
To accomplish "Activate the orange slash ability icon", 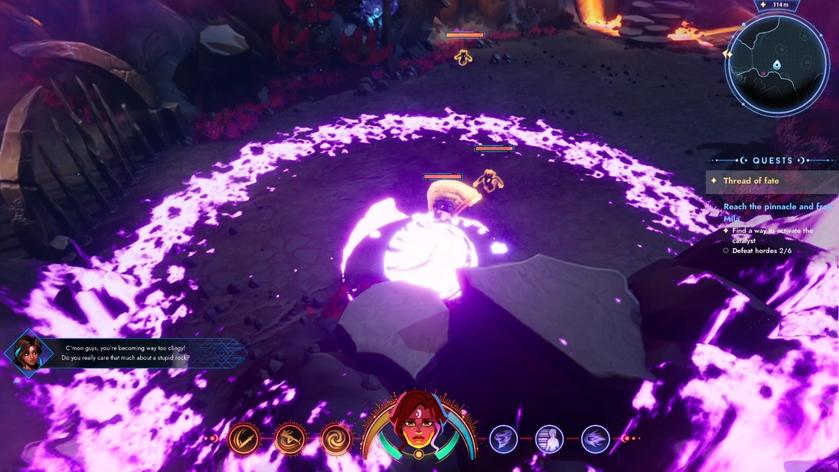I will [243, 438].
